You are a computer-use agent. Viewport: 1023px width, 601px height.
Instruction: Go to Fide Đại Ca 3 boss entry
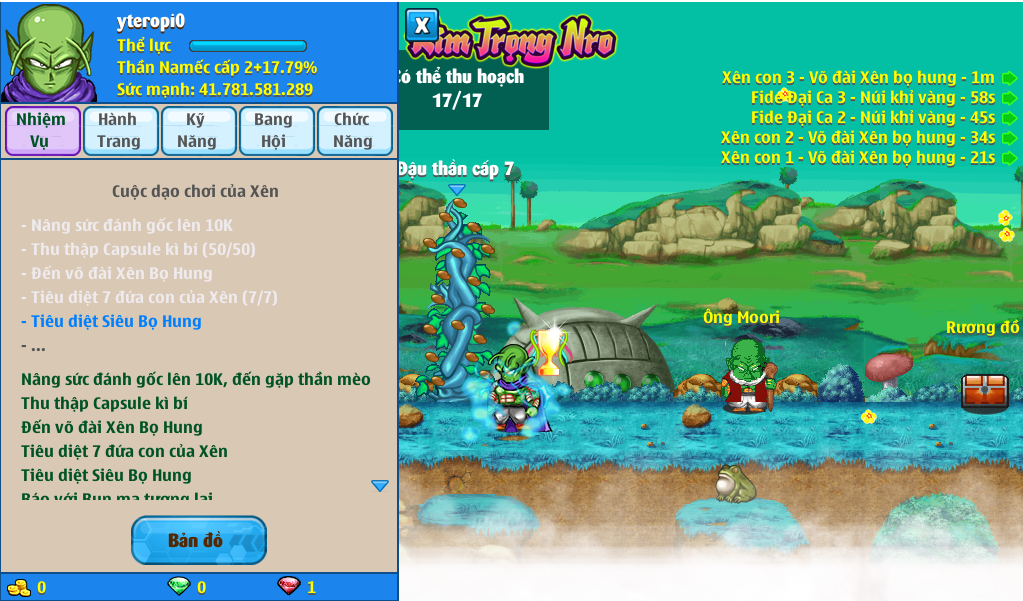point(873,98)
